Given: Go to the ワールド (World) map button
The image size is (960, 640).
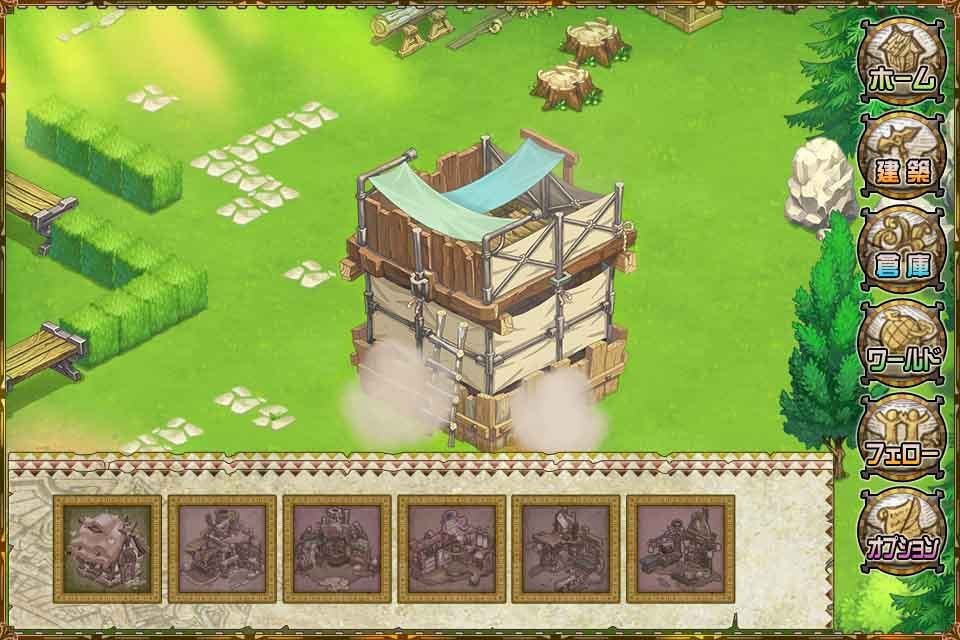Looking at the screenshot, I should point(901,344).
